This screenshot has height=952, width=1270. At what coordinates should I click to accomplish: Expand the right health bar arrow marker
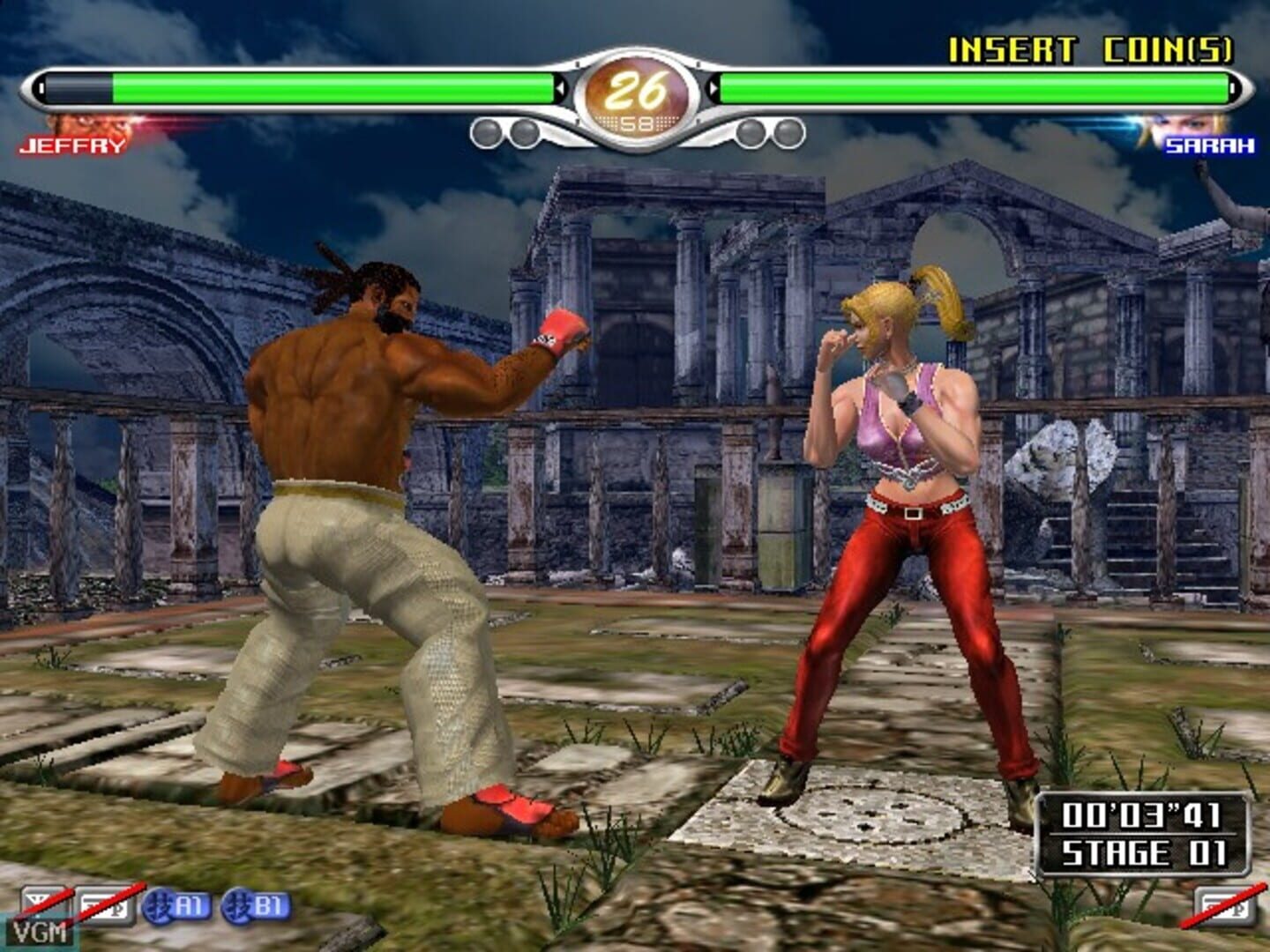click(x=713, y=89)
